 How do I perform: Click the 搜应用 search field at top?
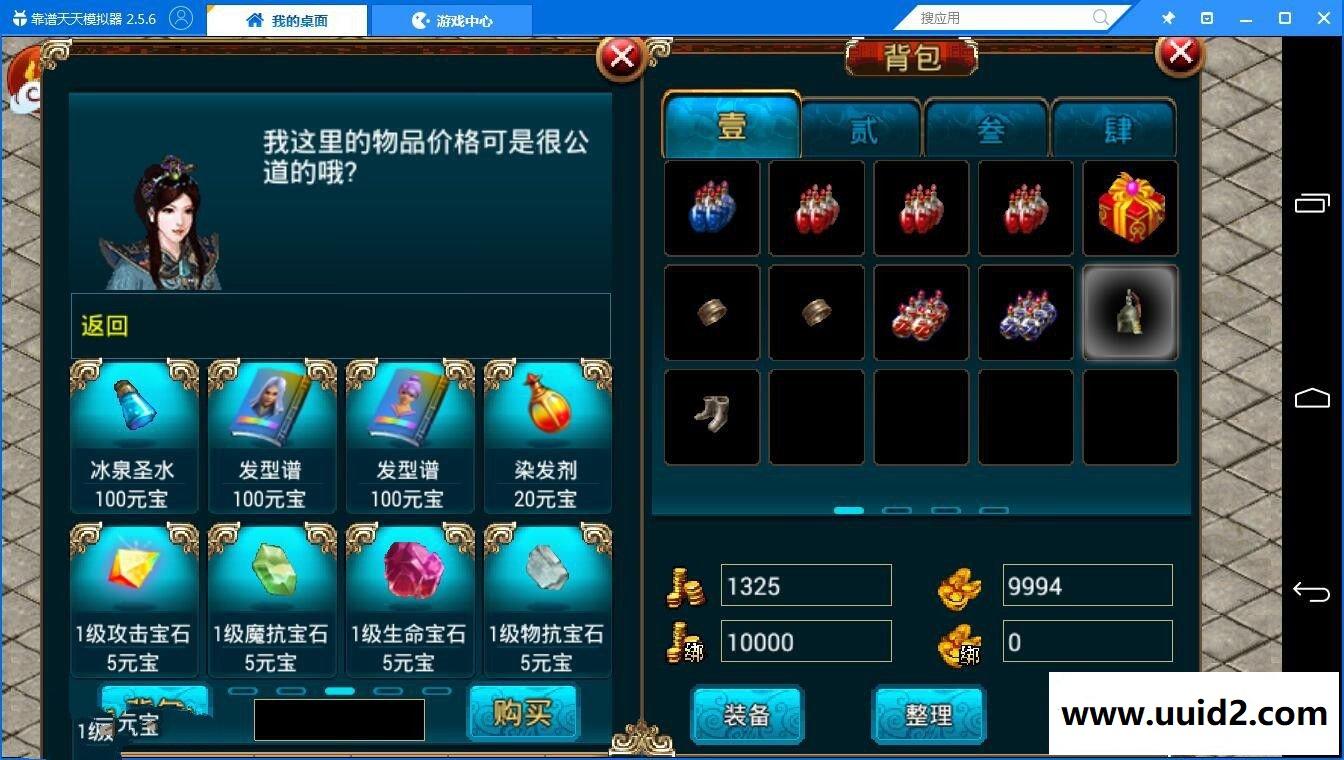coord(1000,17)
